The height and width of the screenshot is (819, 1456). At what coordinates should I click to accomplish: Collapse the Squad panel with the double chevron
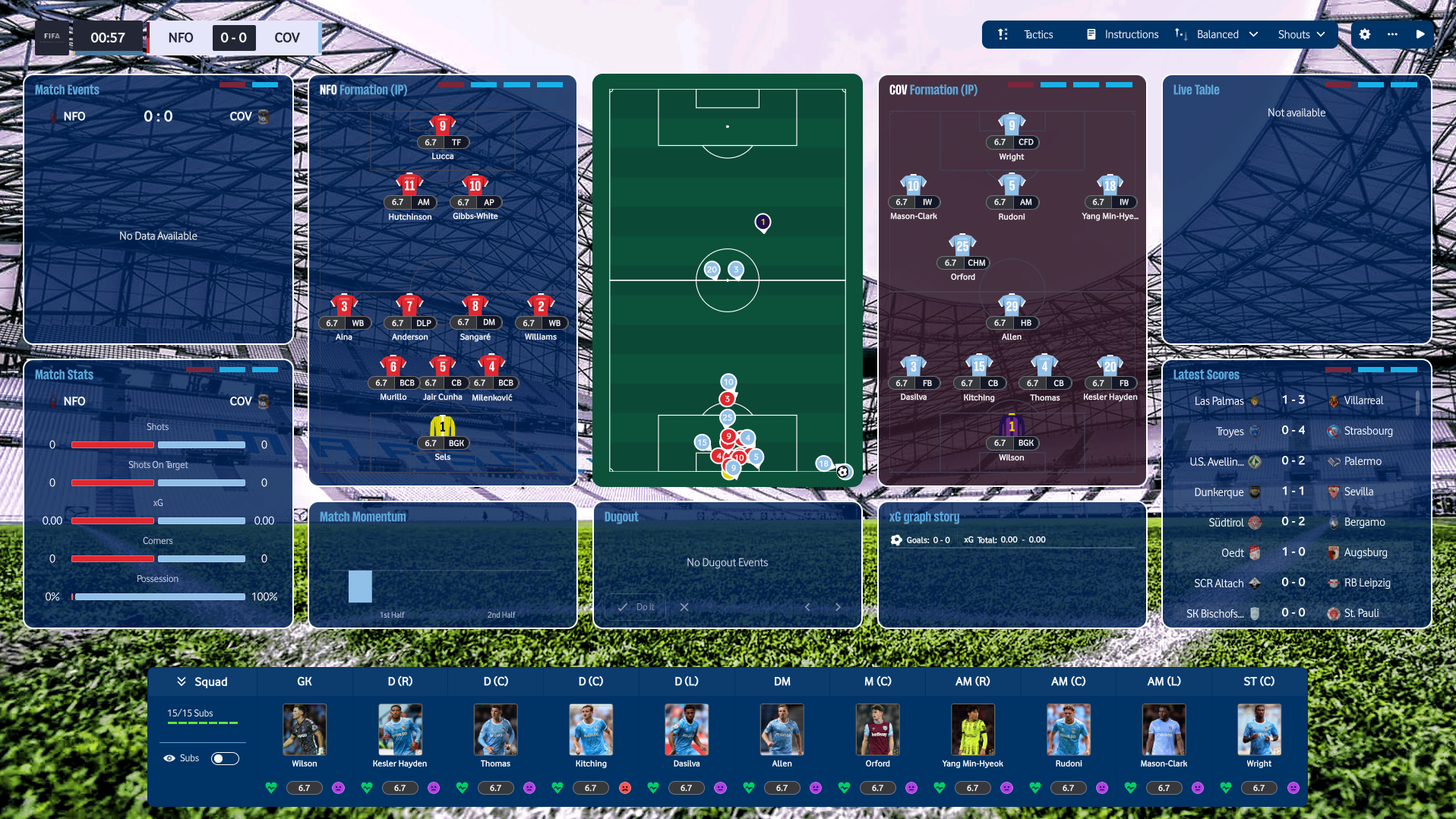pyautogui.click(x=180, y=681)
